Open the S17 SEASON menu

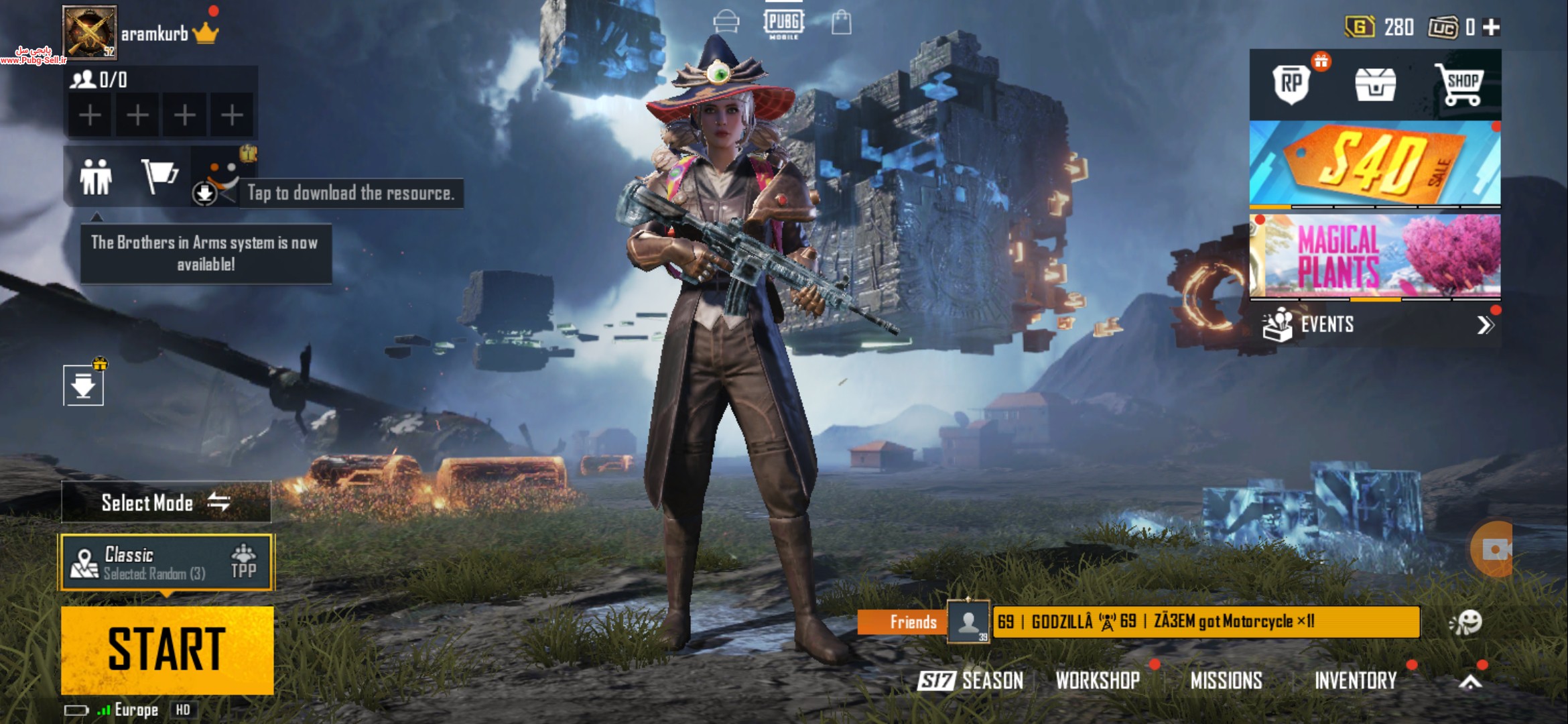971,681
